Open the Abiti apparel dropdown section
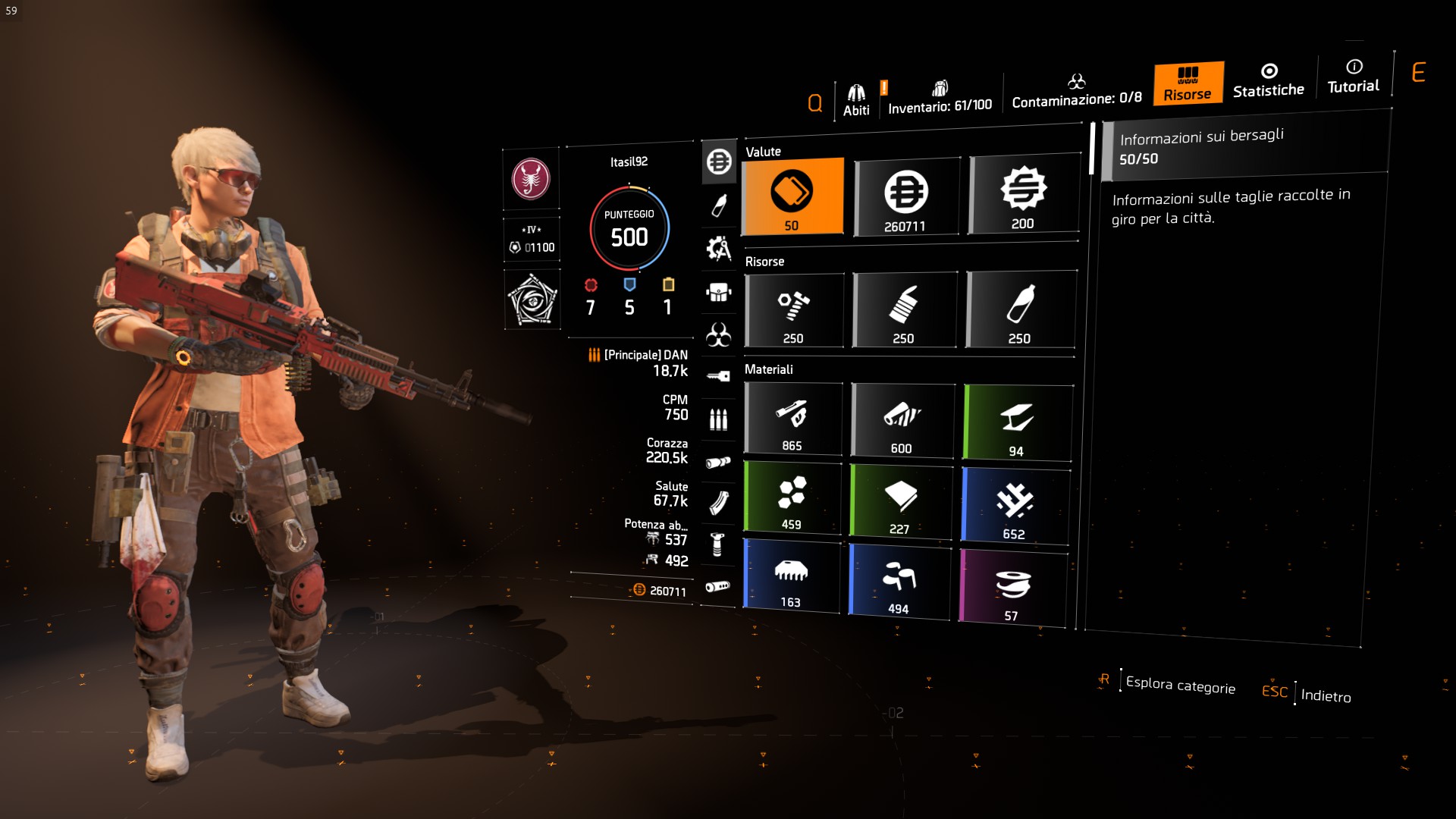The width and height of the screenshot is (1456, 819). (857, 93)
